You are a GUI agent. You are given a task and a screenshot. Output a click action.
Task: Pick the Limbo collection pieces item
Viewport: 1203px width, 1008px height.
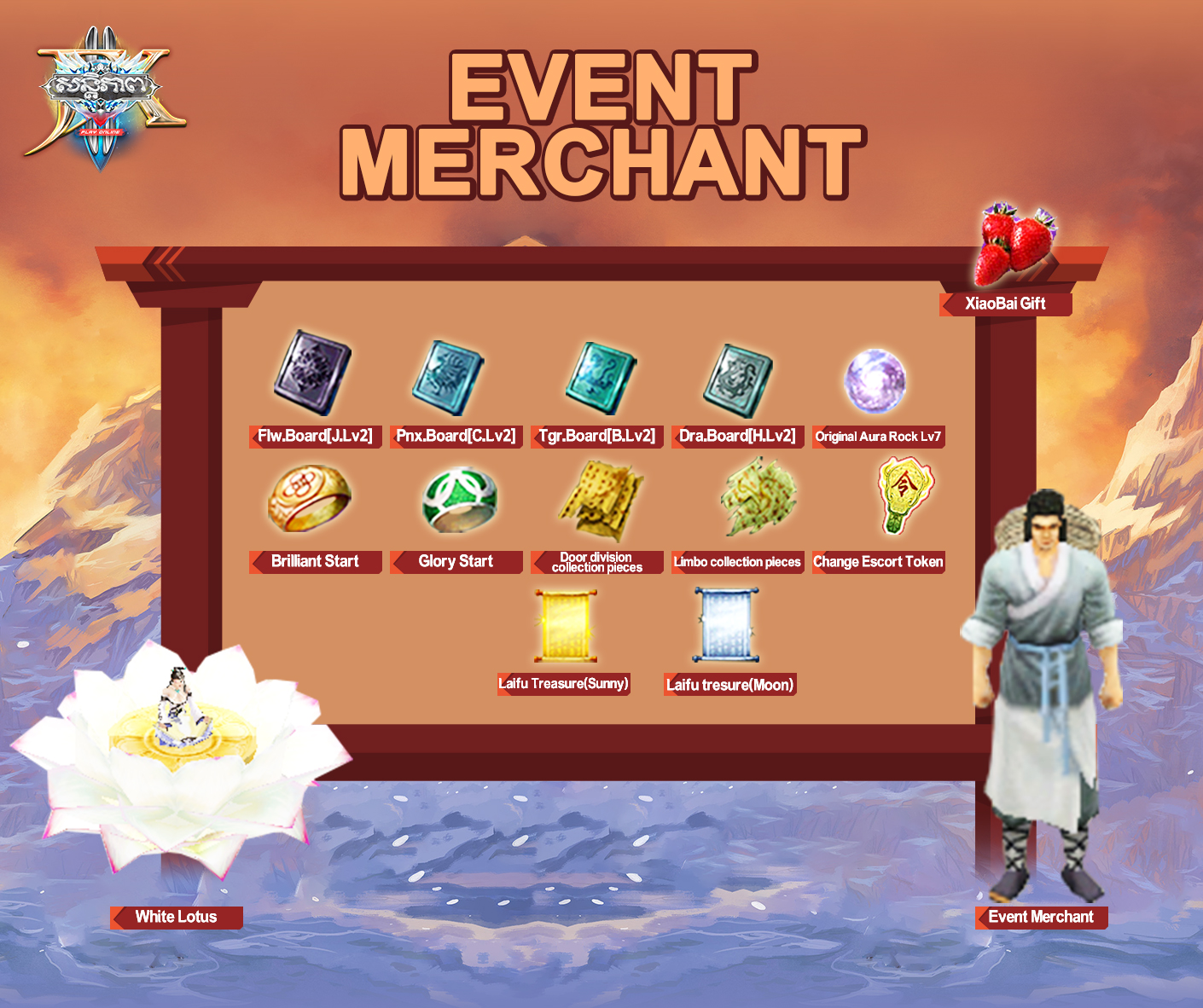(x=758, y=497)
